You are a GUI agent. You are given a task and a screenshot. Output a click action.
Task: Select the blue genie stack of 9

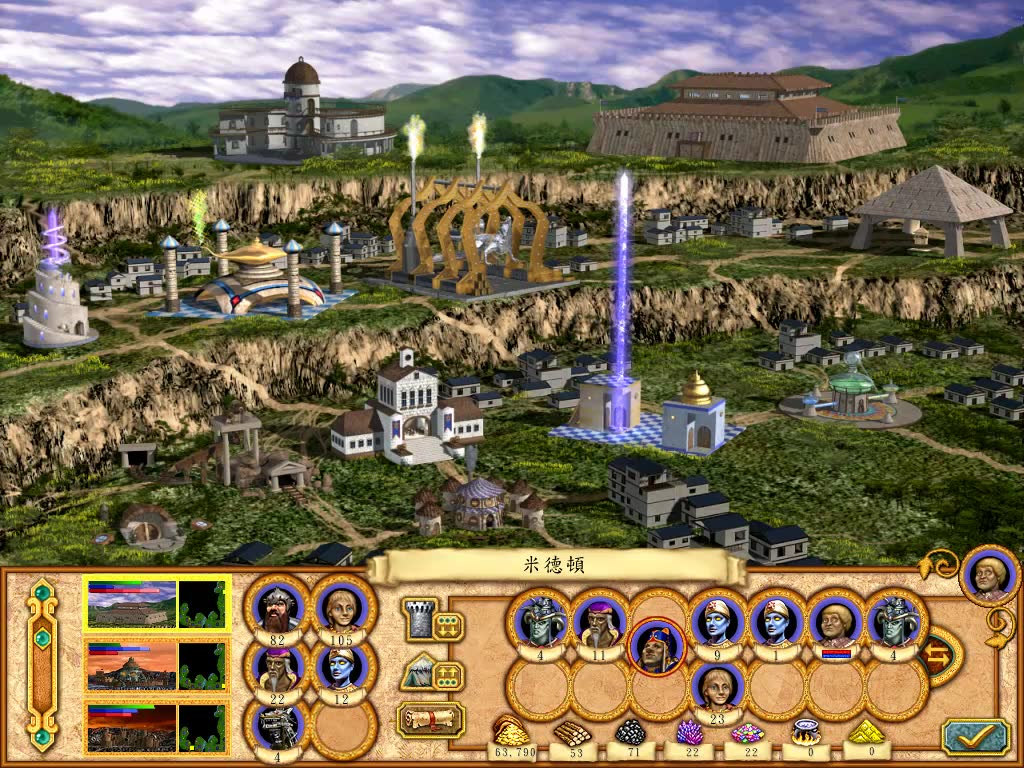pos(717,622)
